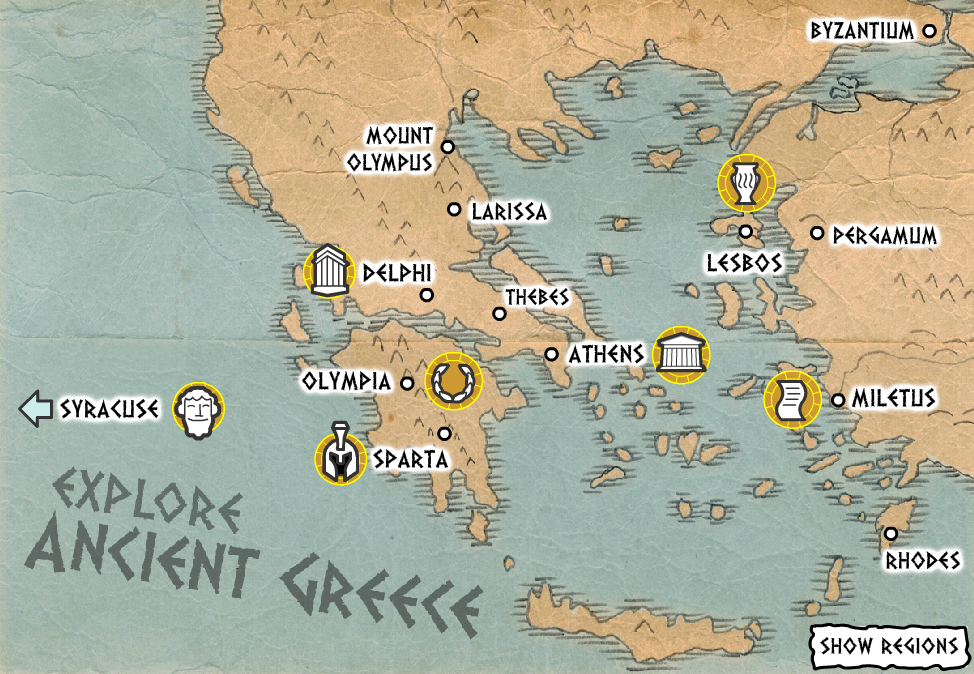Viewport: 974px width, 674px height.
Task: Select the Larissa map marker
Action: 454,210
